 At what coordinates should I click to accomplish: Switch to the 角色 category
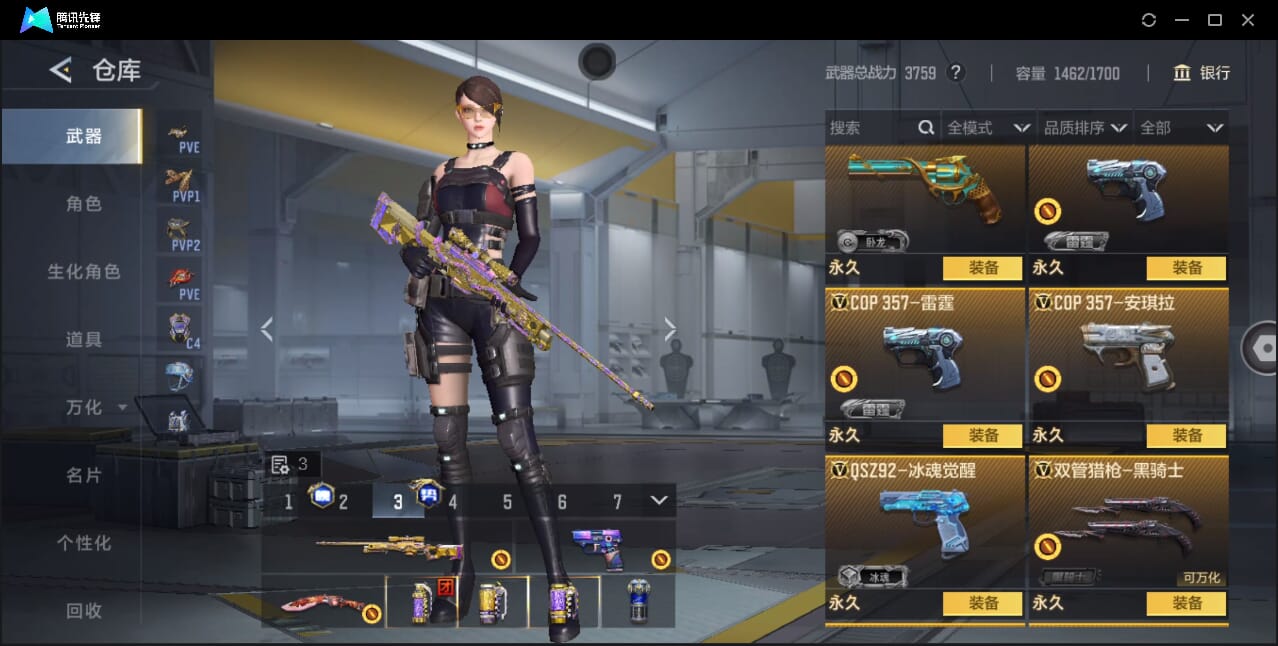point(84,203)
